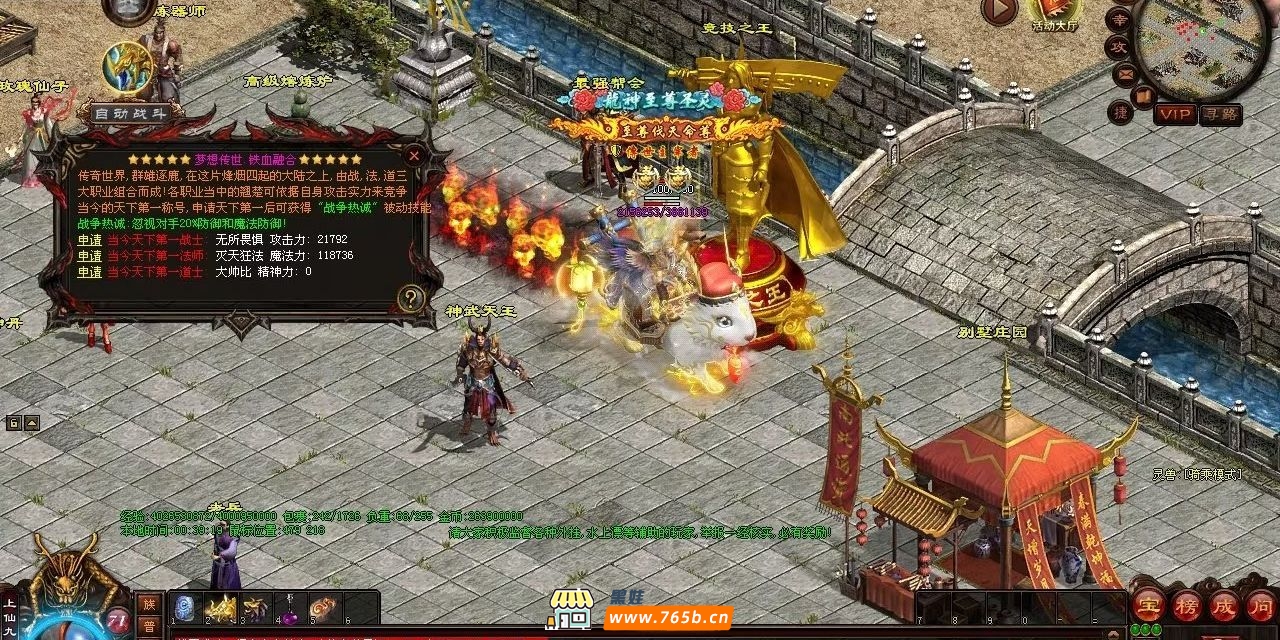Apply for 天下第一战士 title
This screenshot has width=1280, height=640.
tap(90, 240)
